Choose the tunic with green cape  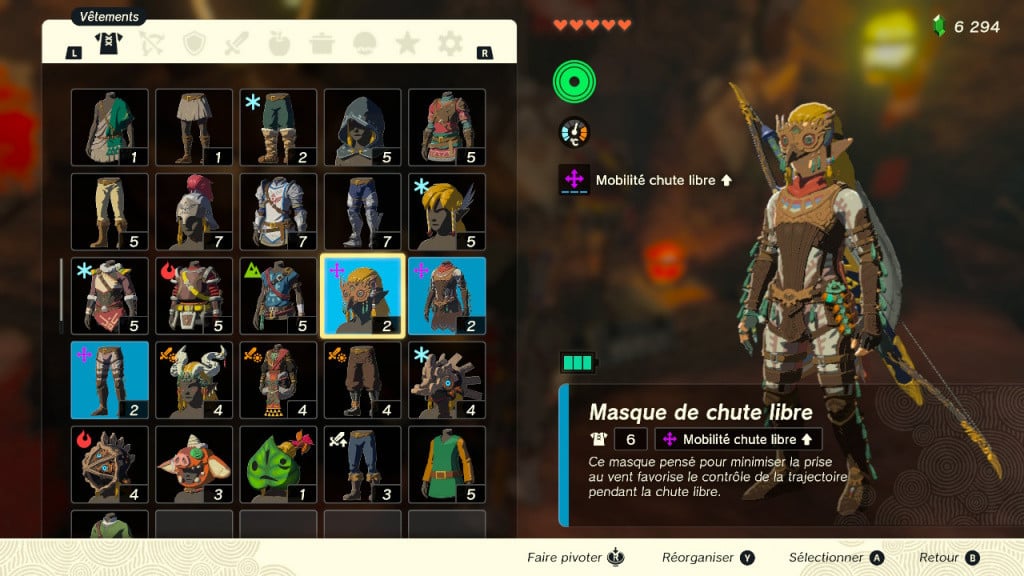pyautogui.click(x=110, y=127)
